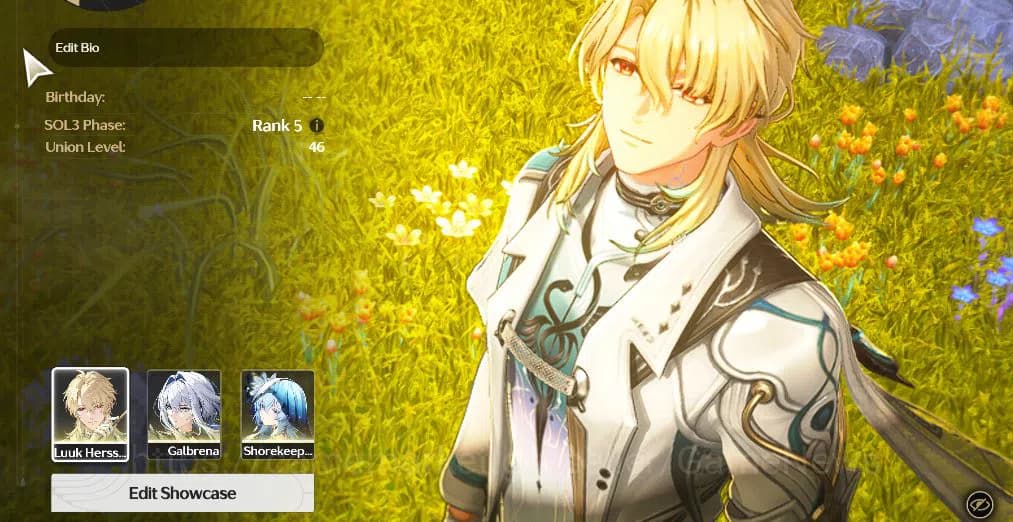Toggle the hide interface eye icon

(x=978, y=503)
